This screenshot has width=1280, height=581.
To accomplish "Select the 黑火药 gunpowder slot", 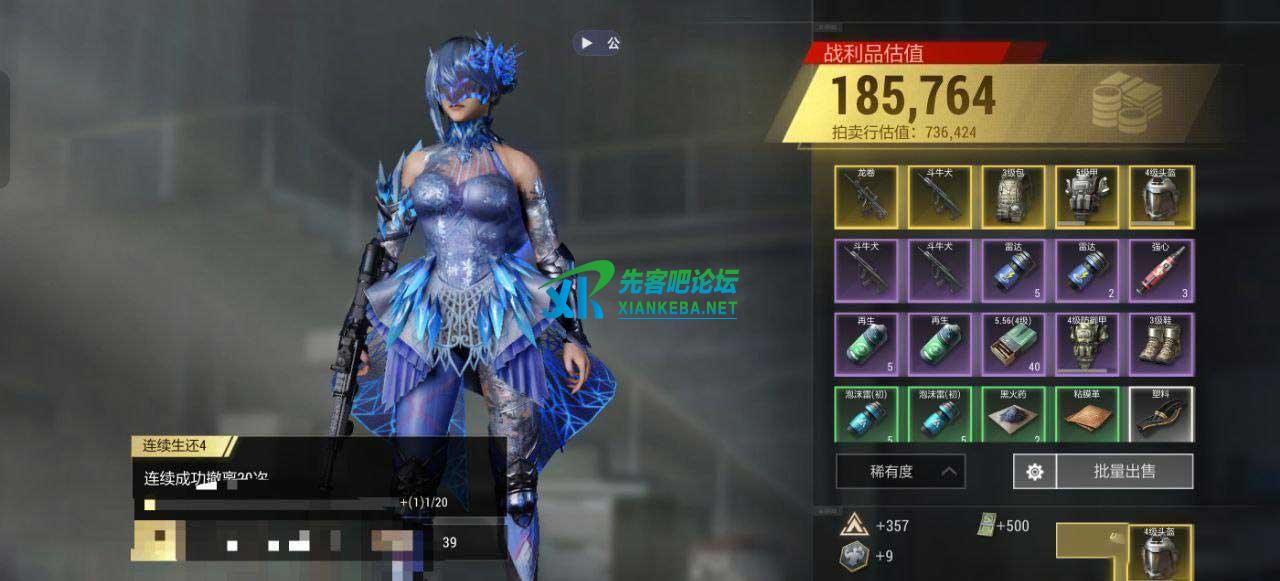I will point(1013,415).
